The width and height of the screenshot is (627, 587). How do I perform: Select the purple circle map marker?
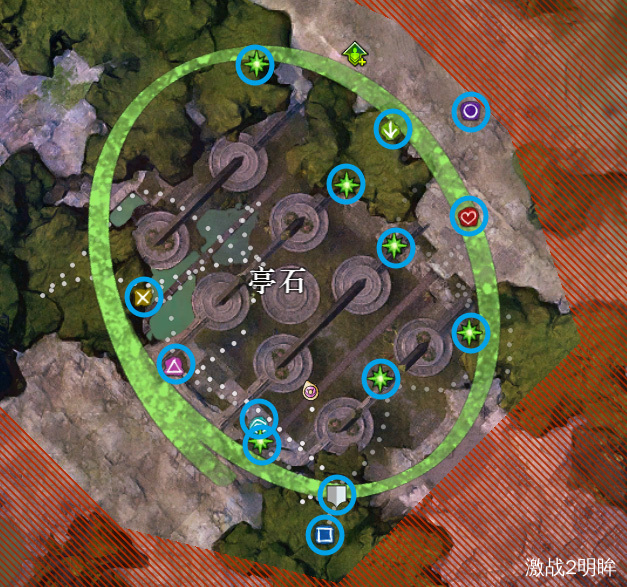[x=470, y=112]
